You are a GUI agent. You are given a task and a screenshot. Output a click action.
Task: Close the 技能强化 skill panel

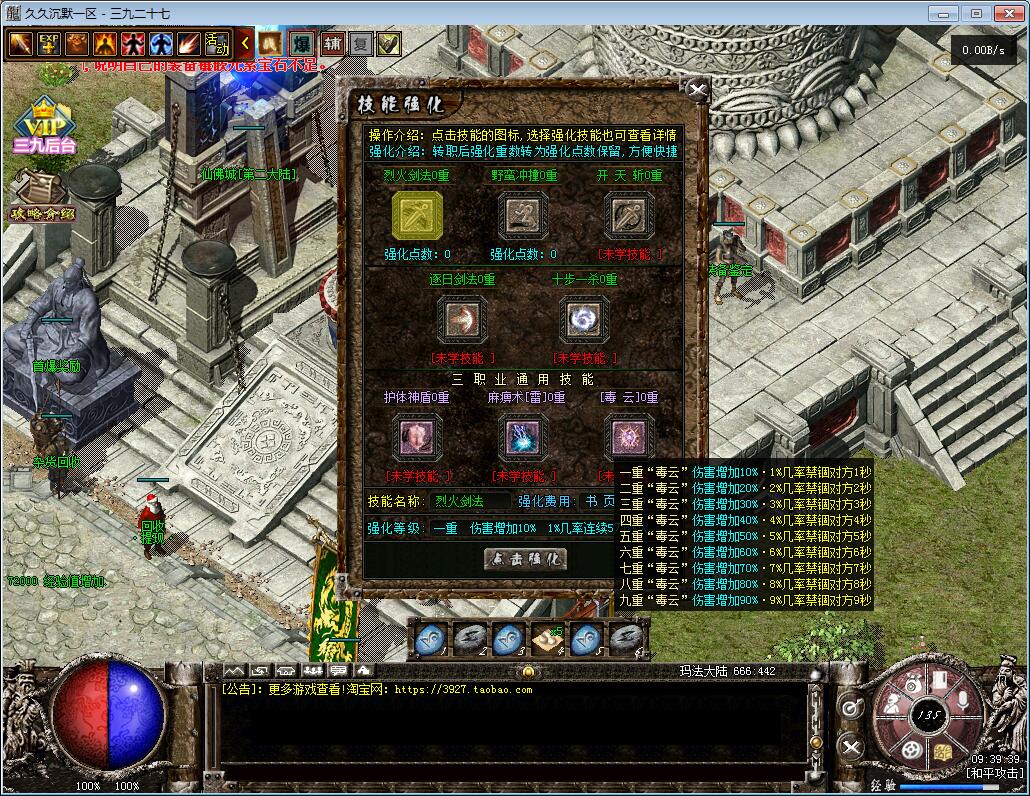tap(698, 91)
